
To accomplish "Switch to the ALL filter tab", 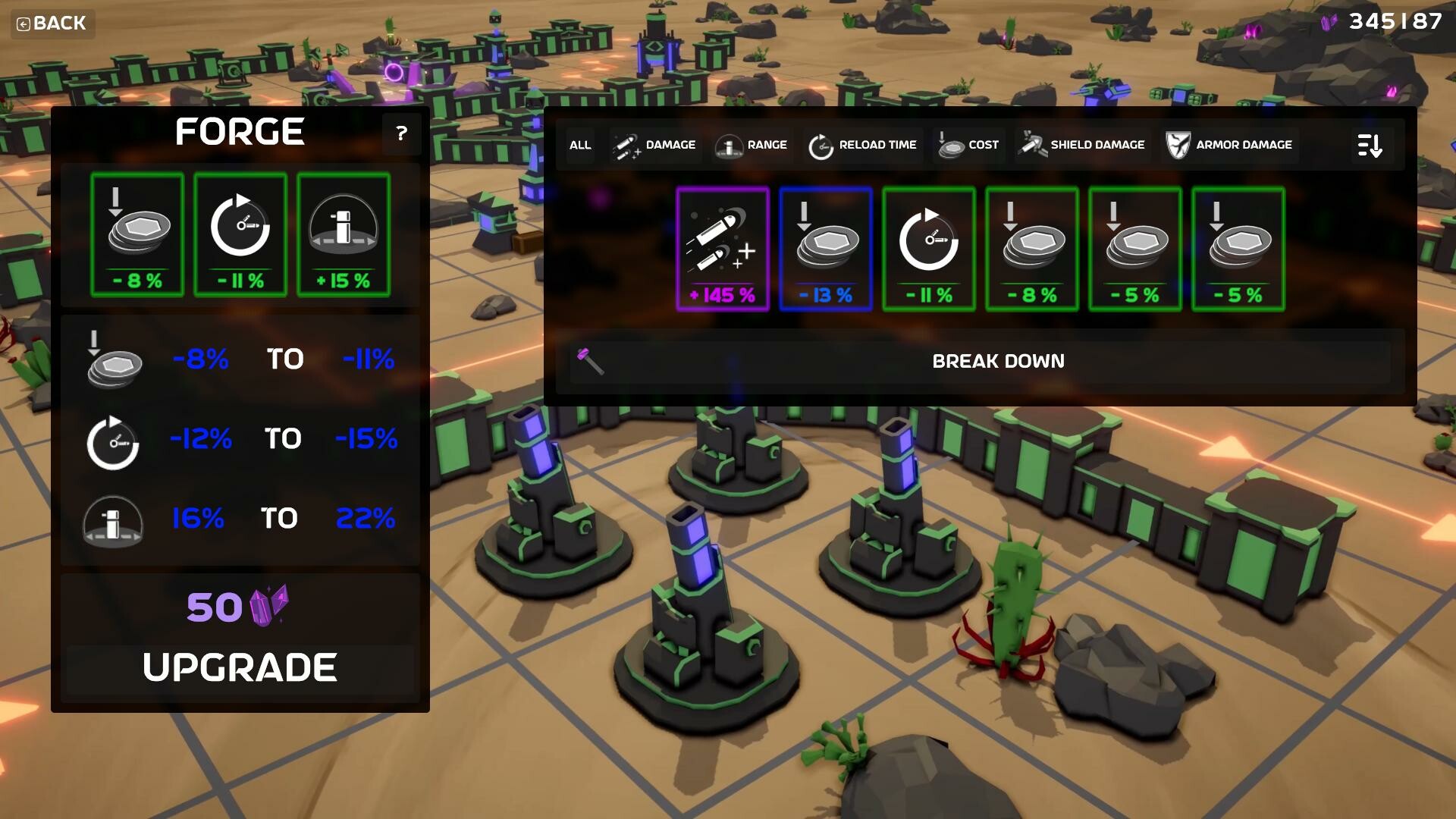I will coord(579,145).
